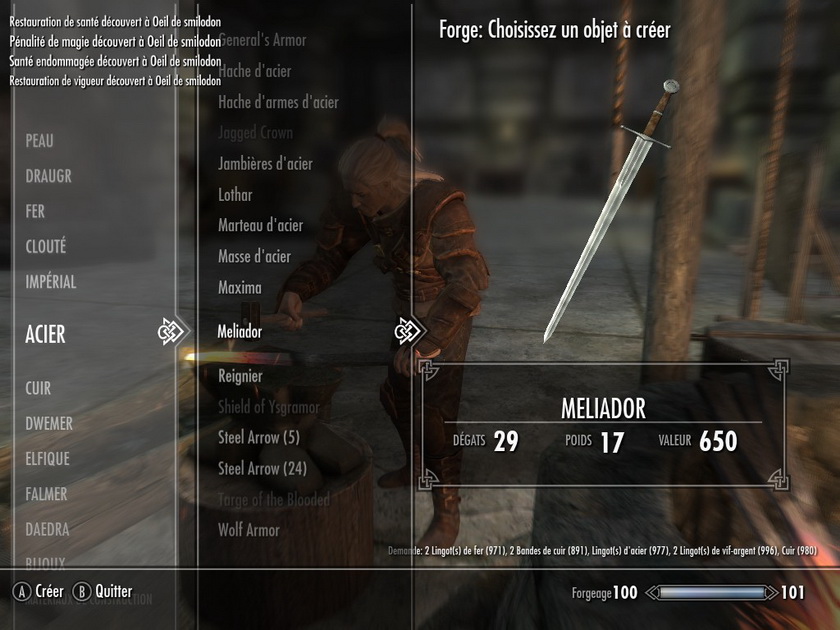Pick Marteau d'acier from the list

coord(260,226)
